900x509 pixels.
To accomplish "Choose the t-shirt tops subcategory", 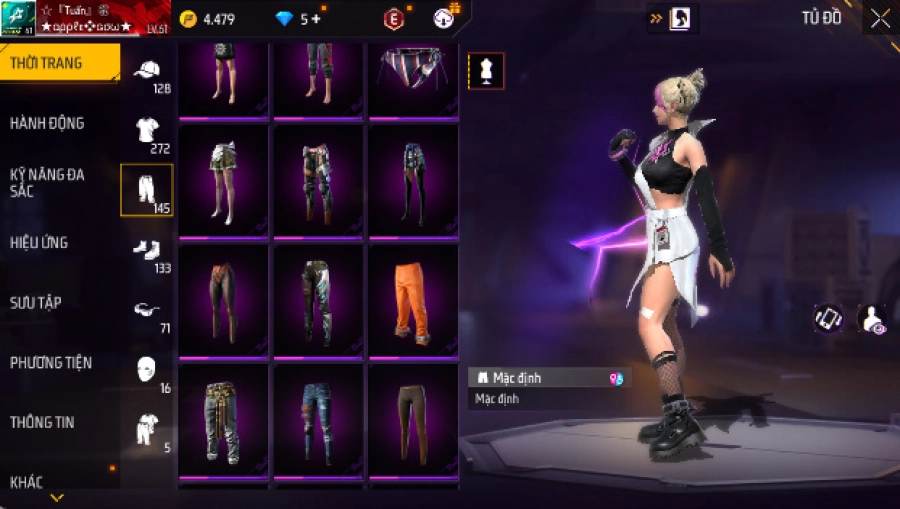I will click(x=147, y=131).
